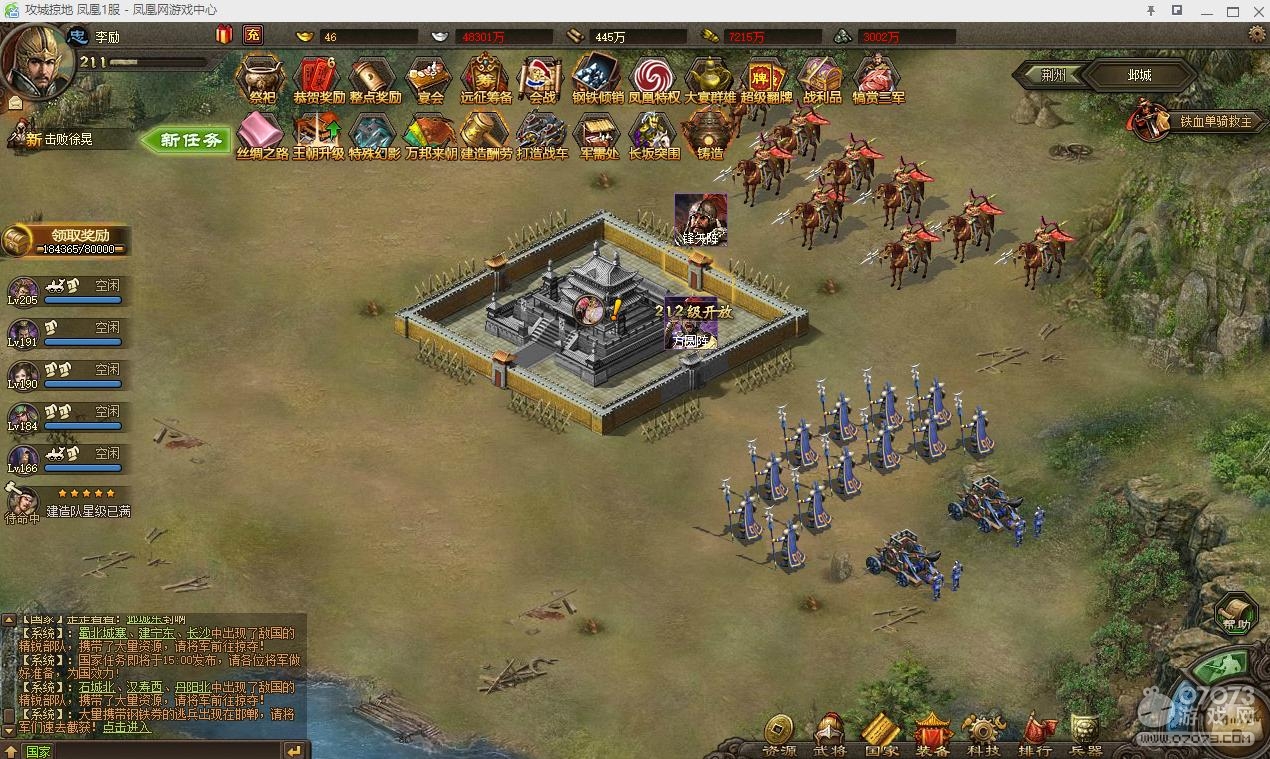Close the game window
The width and height of the screenshot is (1270, 759).
[1257, 10]
